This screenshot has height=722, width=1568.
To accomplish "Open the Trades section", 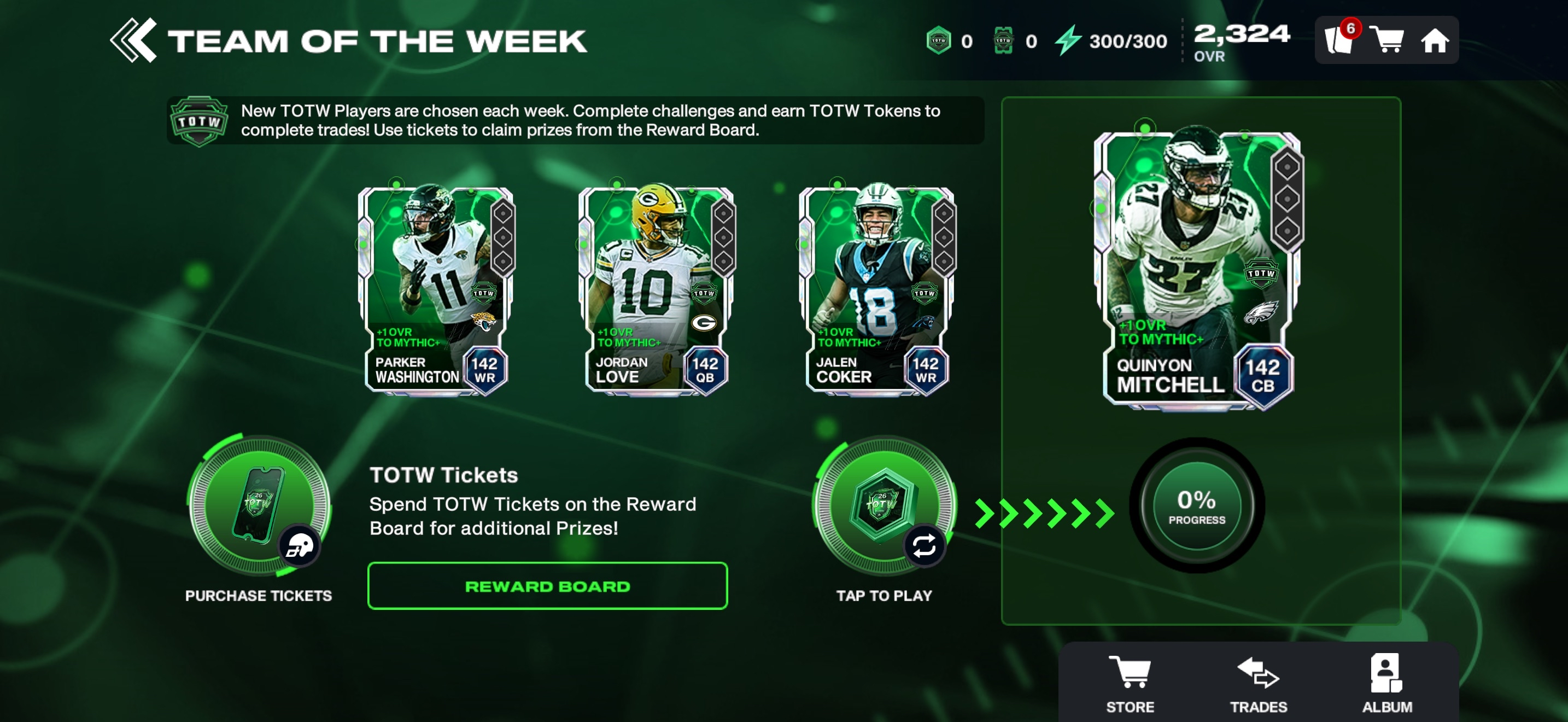I will pos(1258,683).
